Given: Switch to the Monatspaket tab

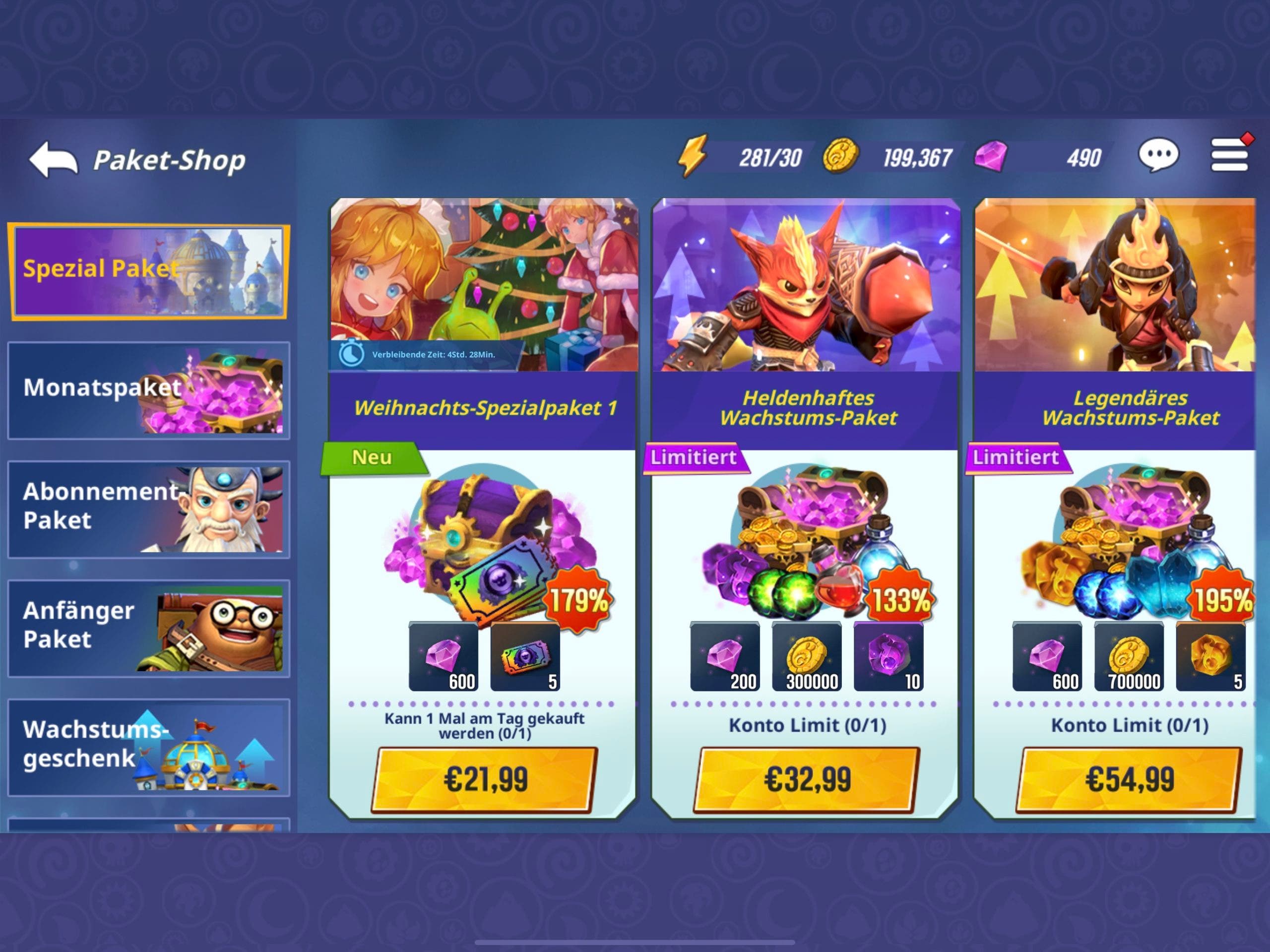Looking at the screenshot, I should point(148,390).
